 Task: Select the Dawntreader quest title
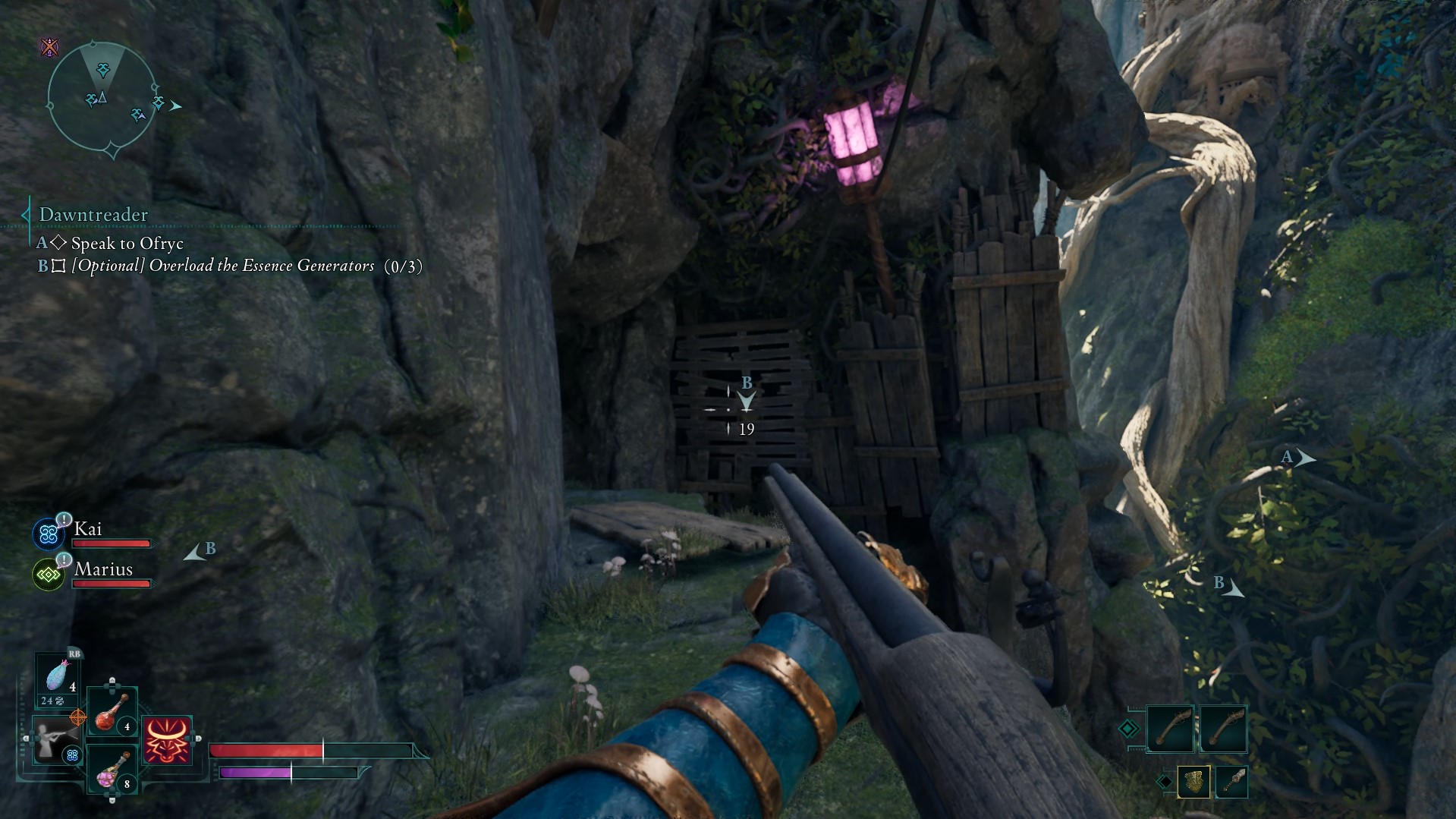click(x=93, y=215)
